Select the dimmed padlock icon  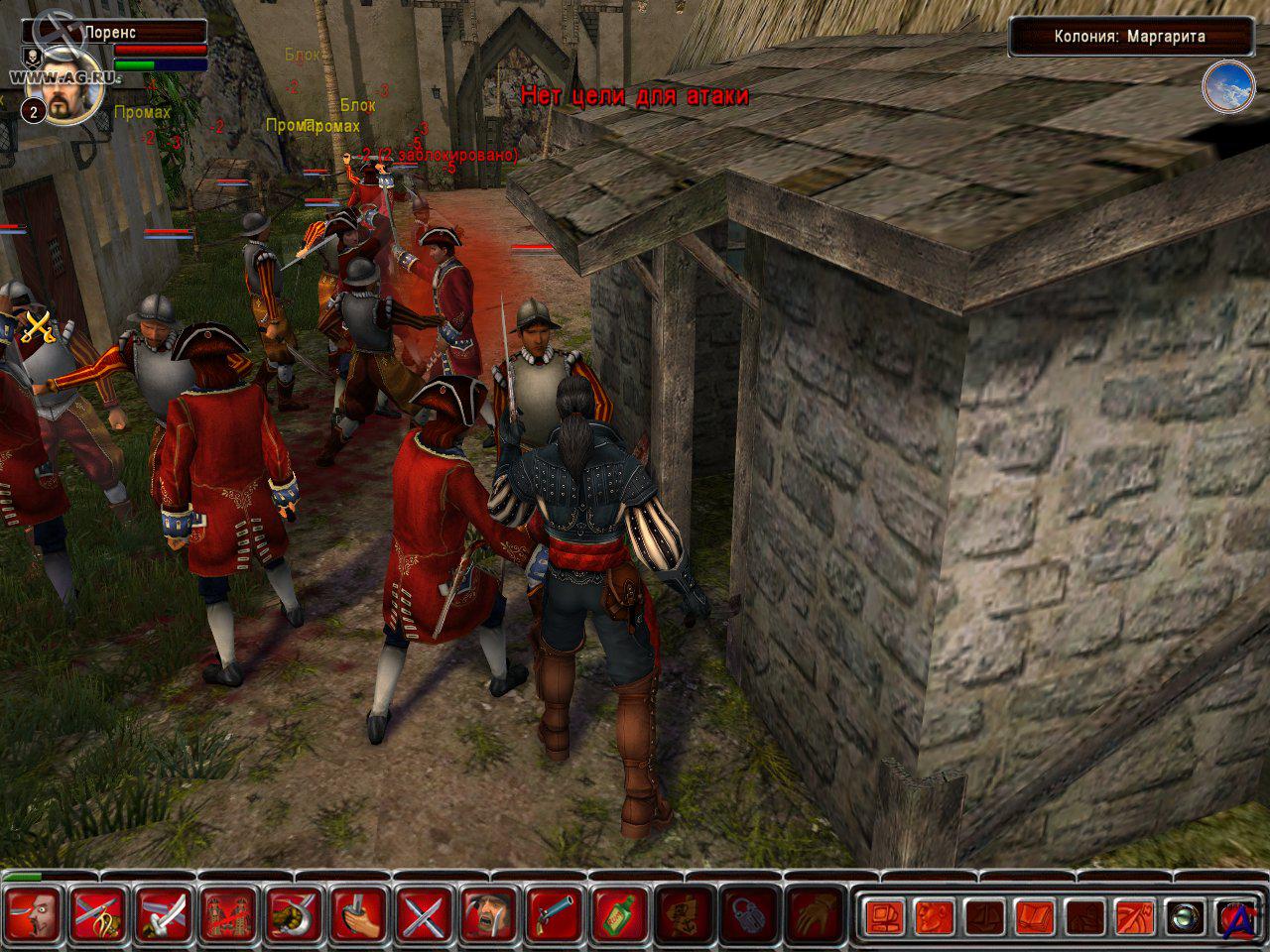(x=751, y=913)
